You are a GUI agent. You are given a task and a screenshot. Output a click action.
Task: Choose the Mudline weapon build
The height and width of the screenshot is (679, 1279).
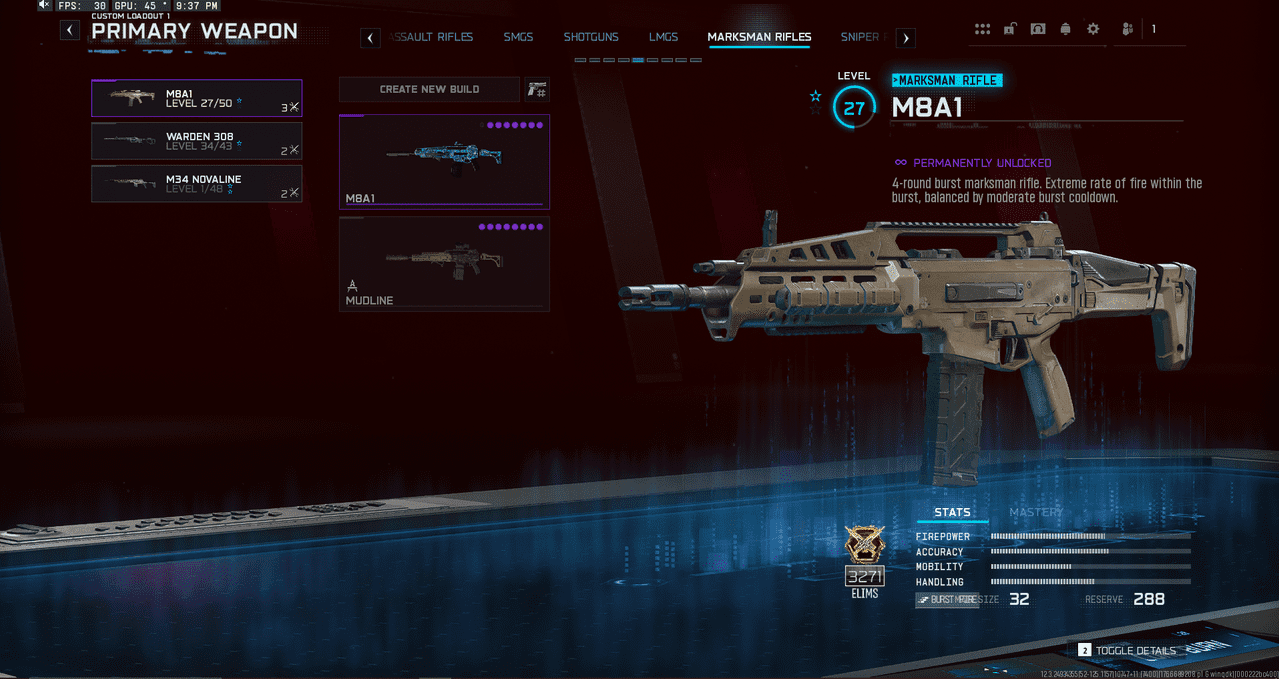(444, 264)
